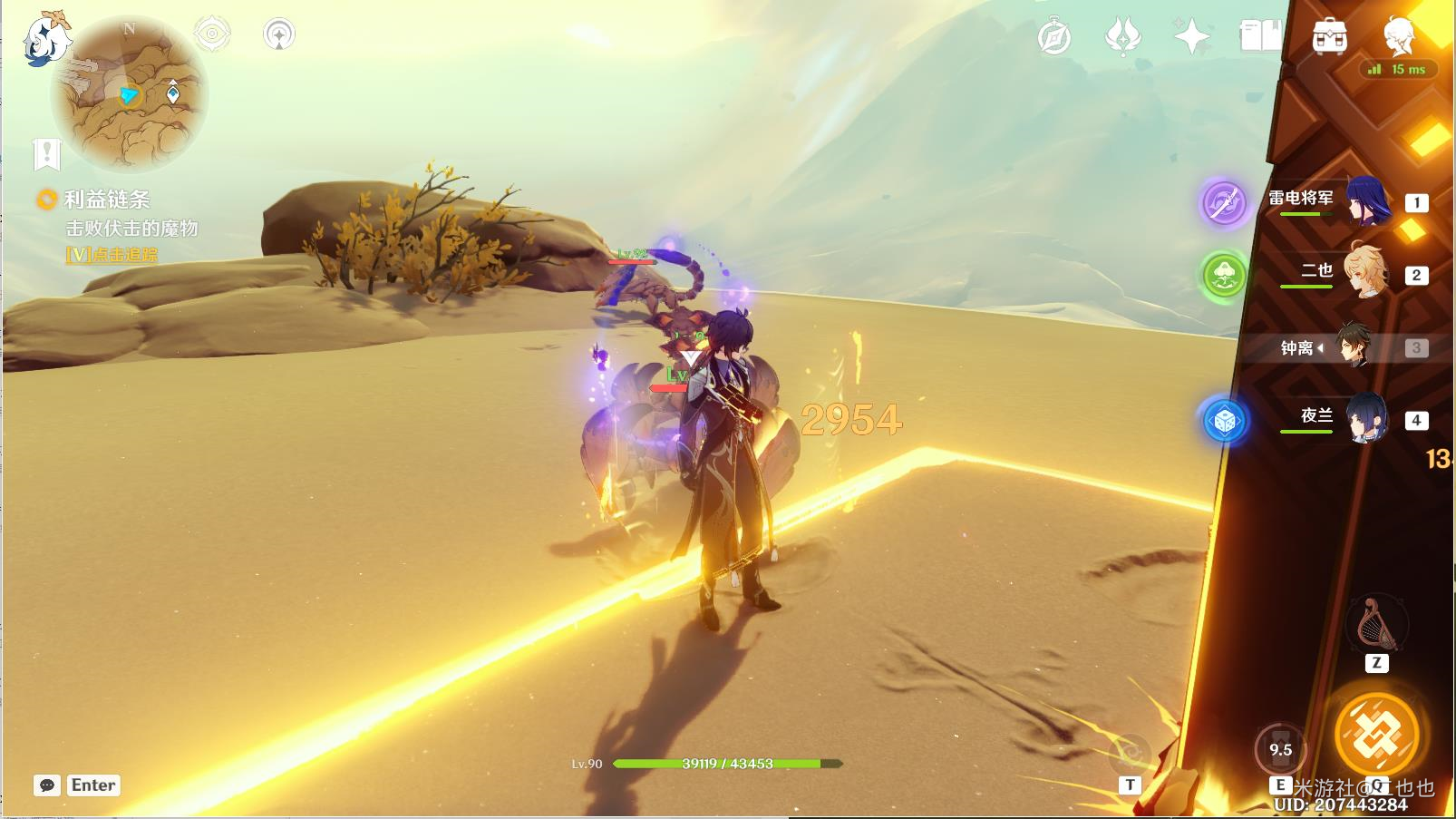Image resolution: width=1456 pixels, height=819 pixels.
Task: Open the chat speech bubble
Action: [47, 785]
